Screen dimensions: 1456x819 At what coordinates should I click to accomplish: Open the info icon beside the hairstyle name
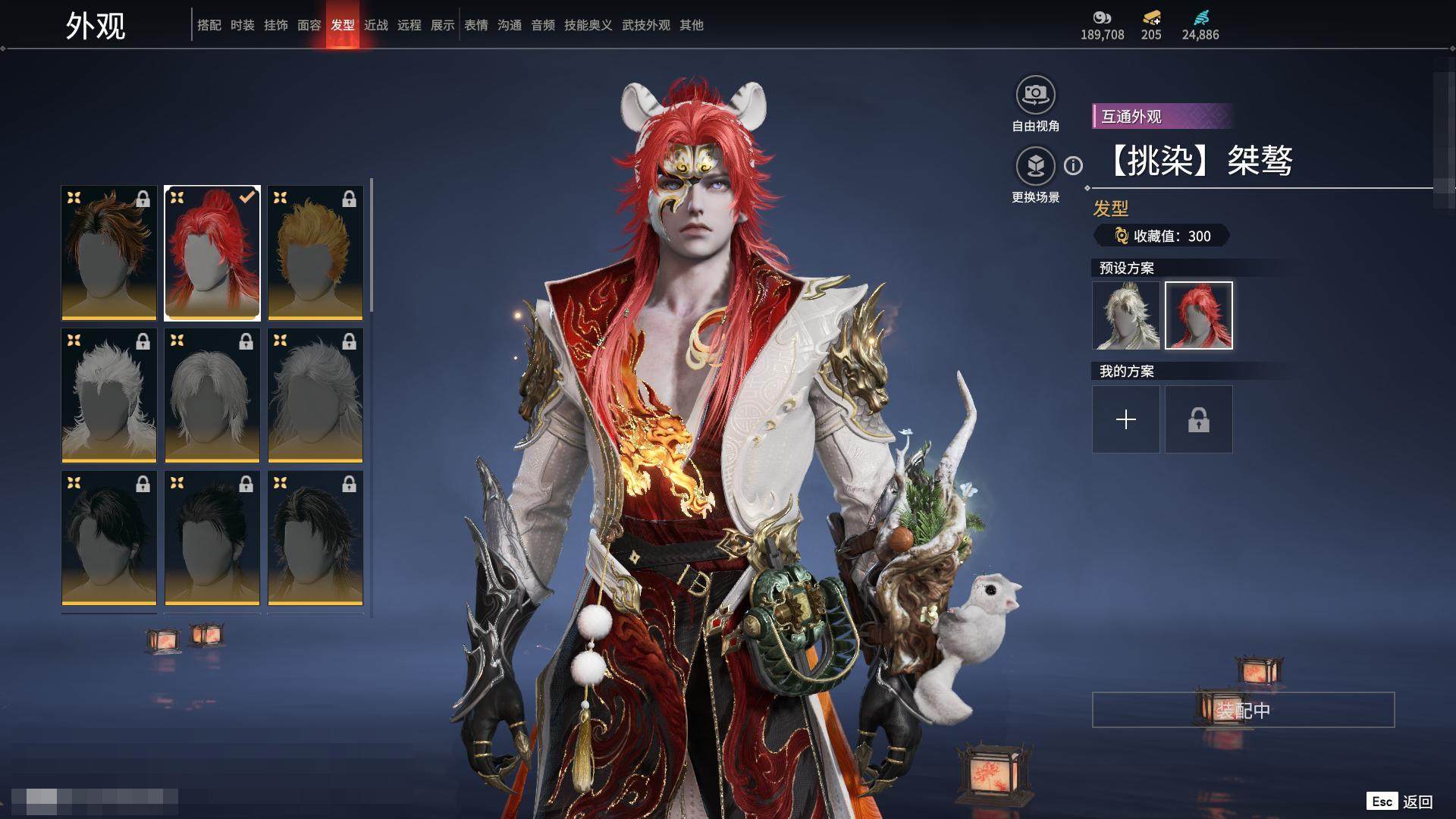tap(1073, 165)
